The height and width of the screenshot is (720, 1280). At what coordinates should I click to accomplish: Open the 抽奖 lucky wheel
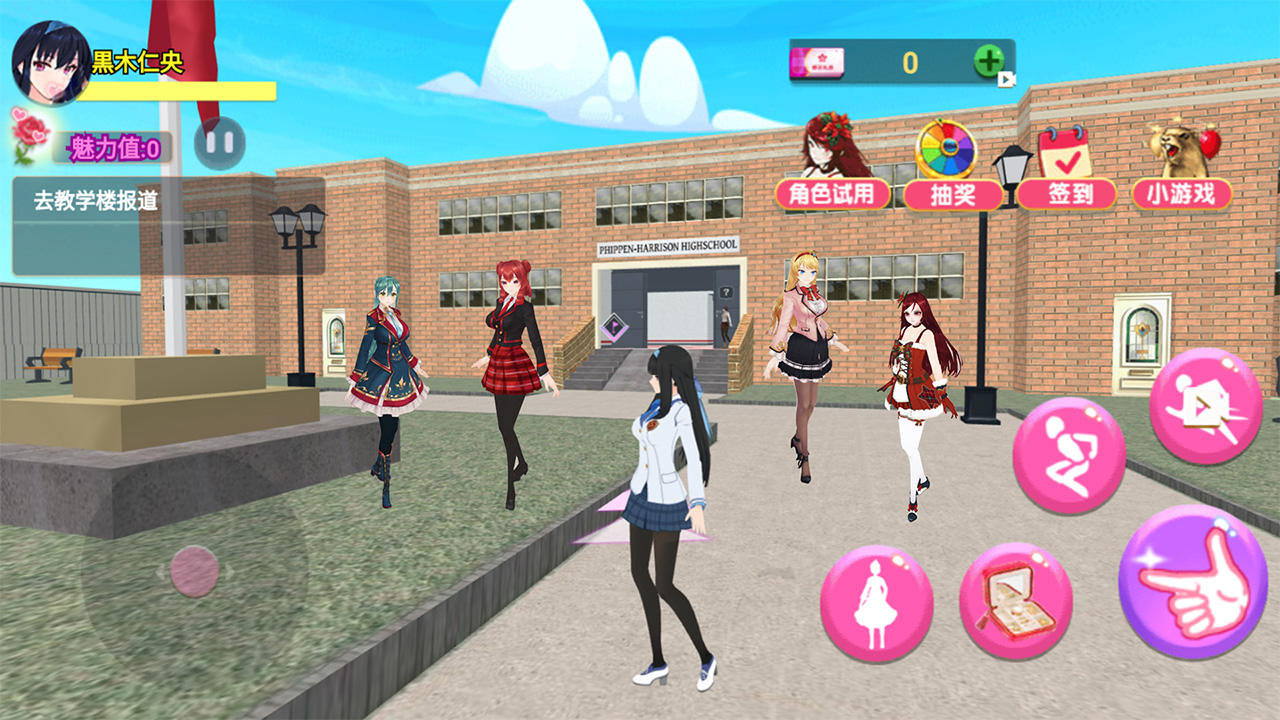(x=952, y=193)
